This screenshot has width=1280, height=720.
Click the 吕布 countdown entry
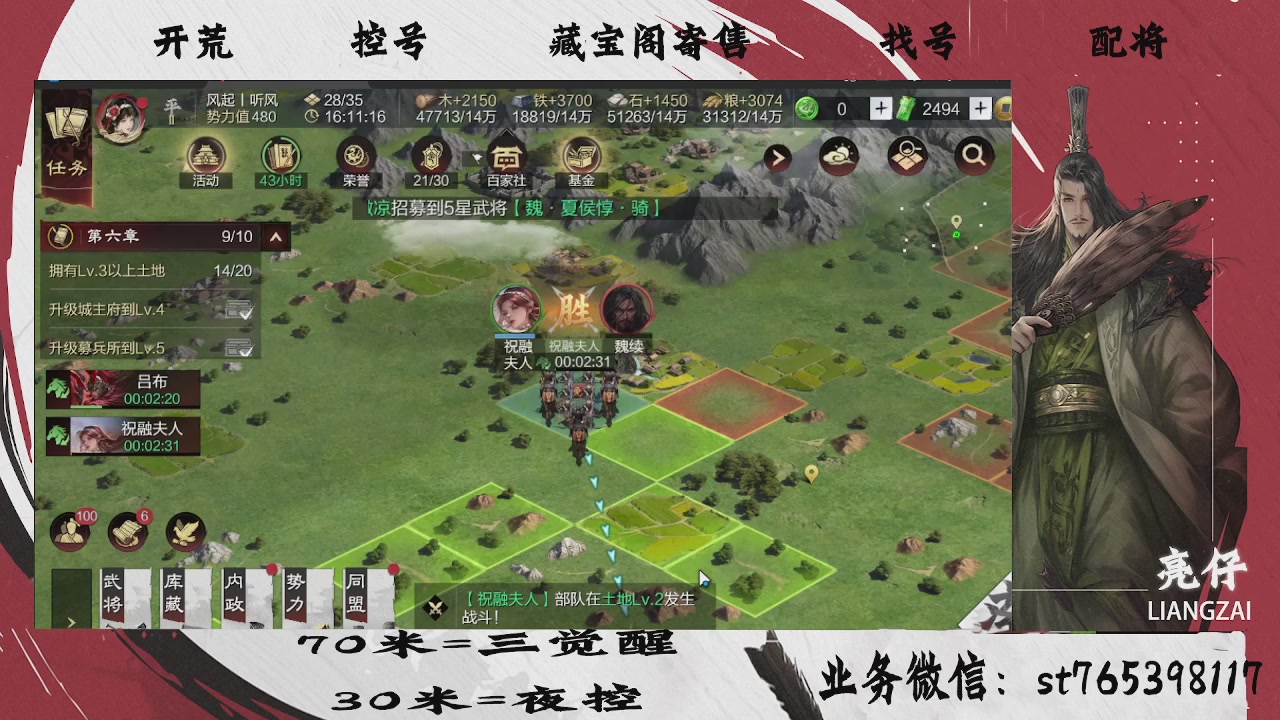point(123,387)
